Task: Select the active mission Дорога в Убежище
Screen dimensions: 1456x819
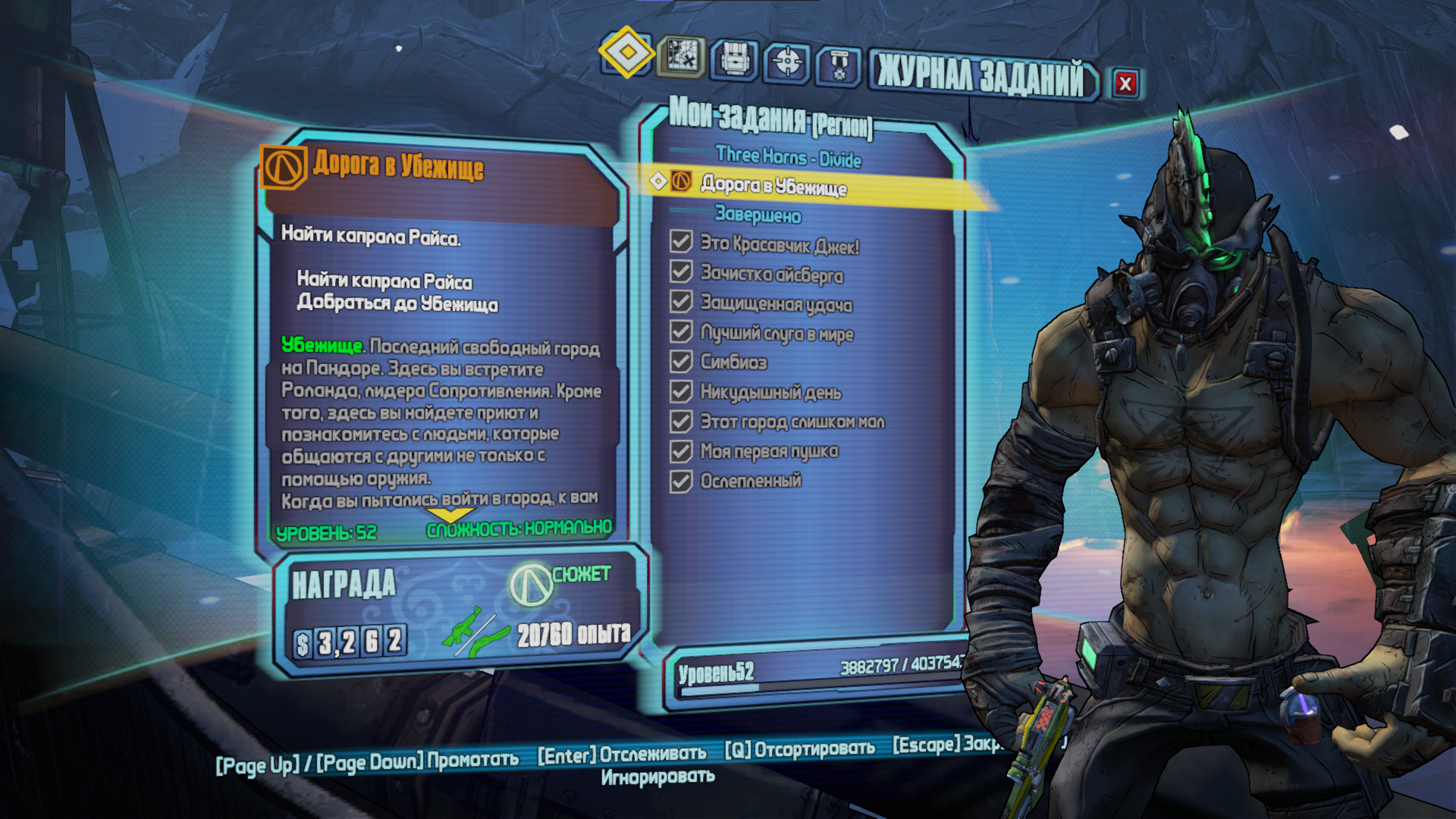Action: click(773, 185)
